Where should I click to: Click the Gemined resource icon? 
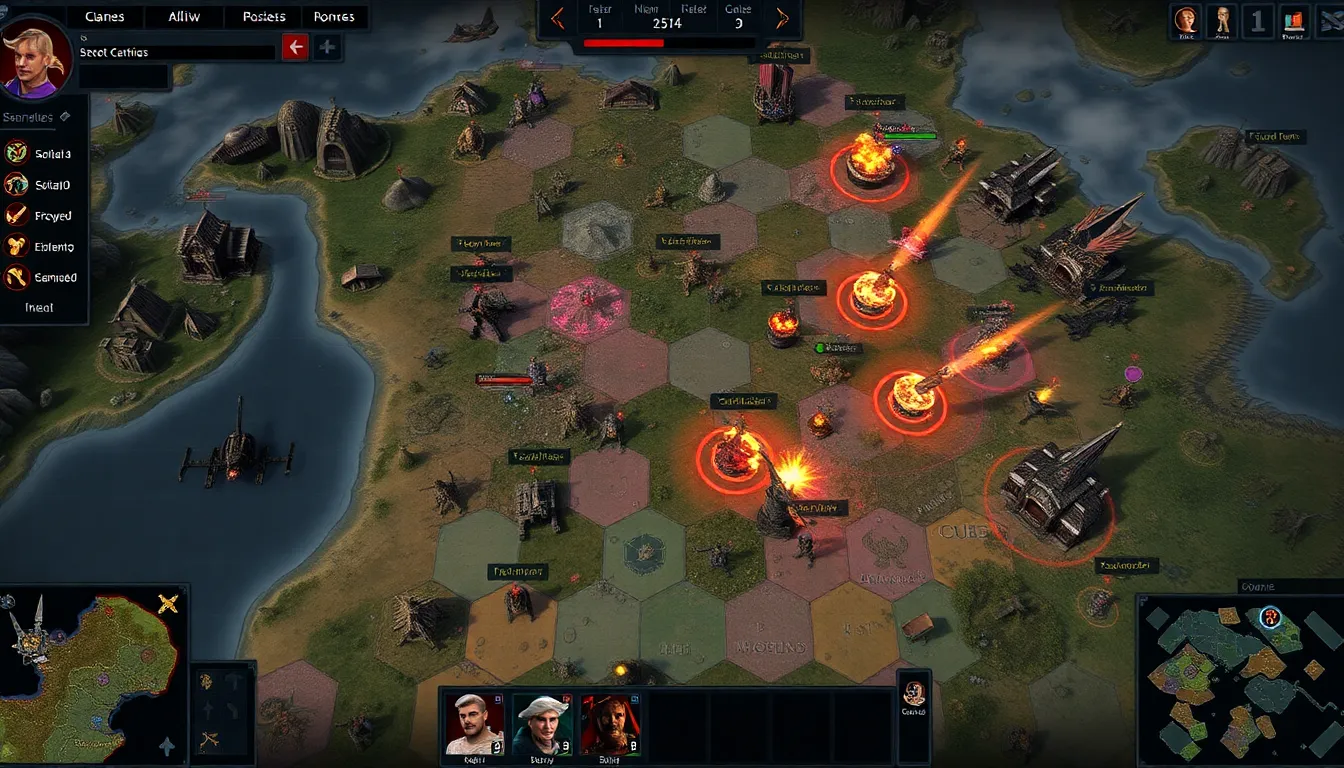click(15, 277)
